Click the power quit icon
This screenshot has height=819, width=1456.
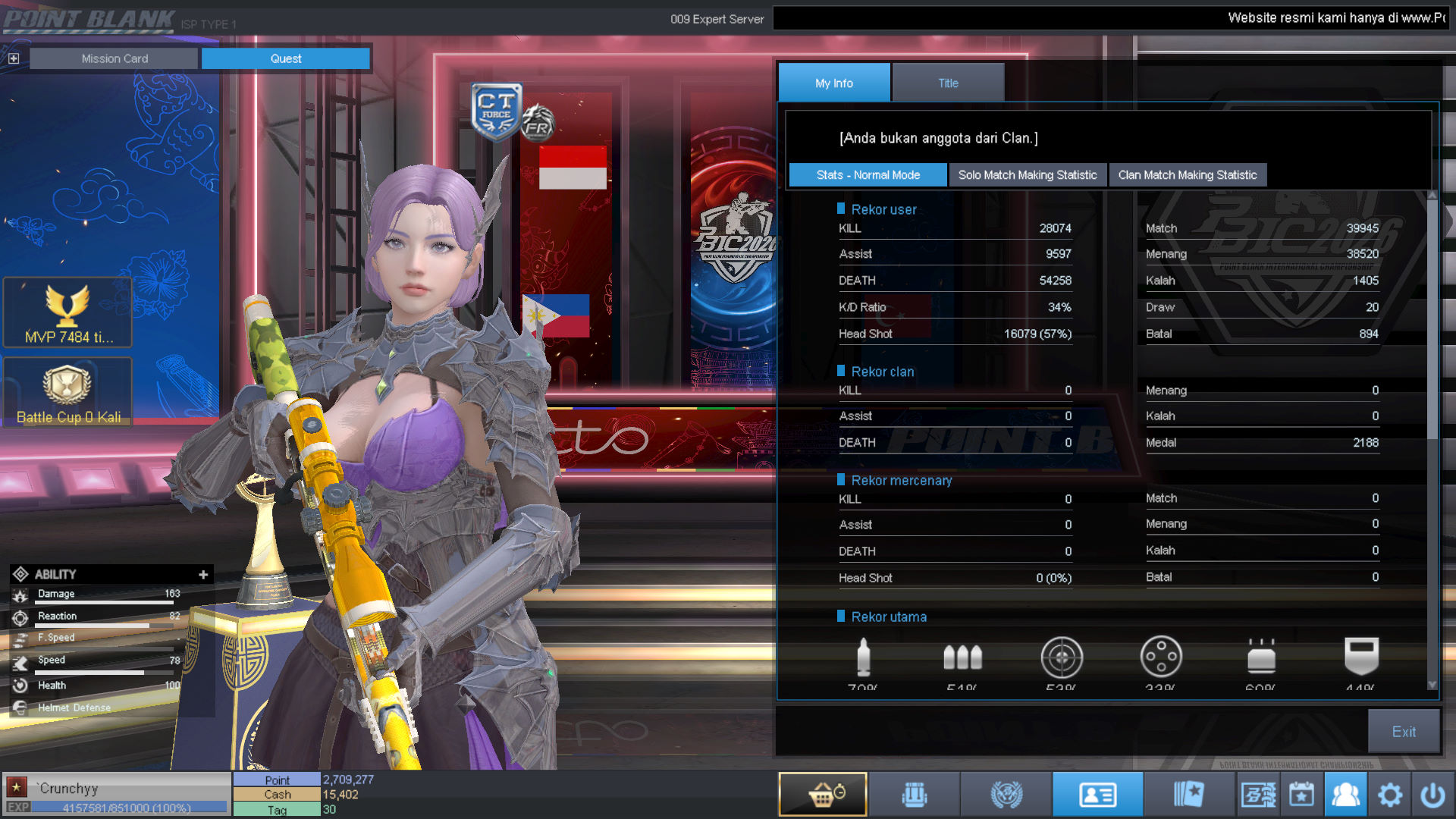tap(1432, 795)
